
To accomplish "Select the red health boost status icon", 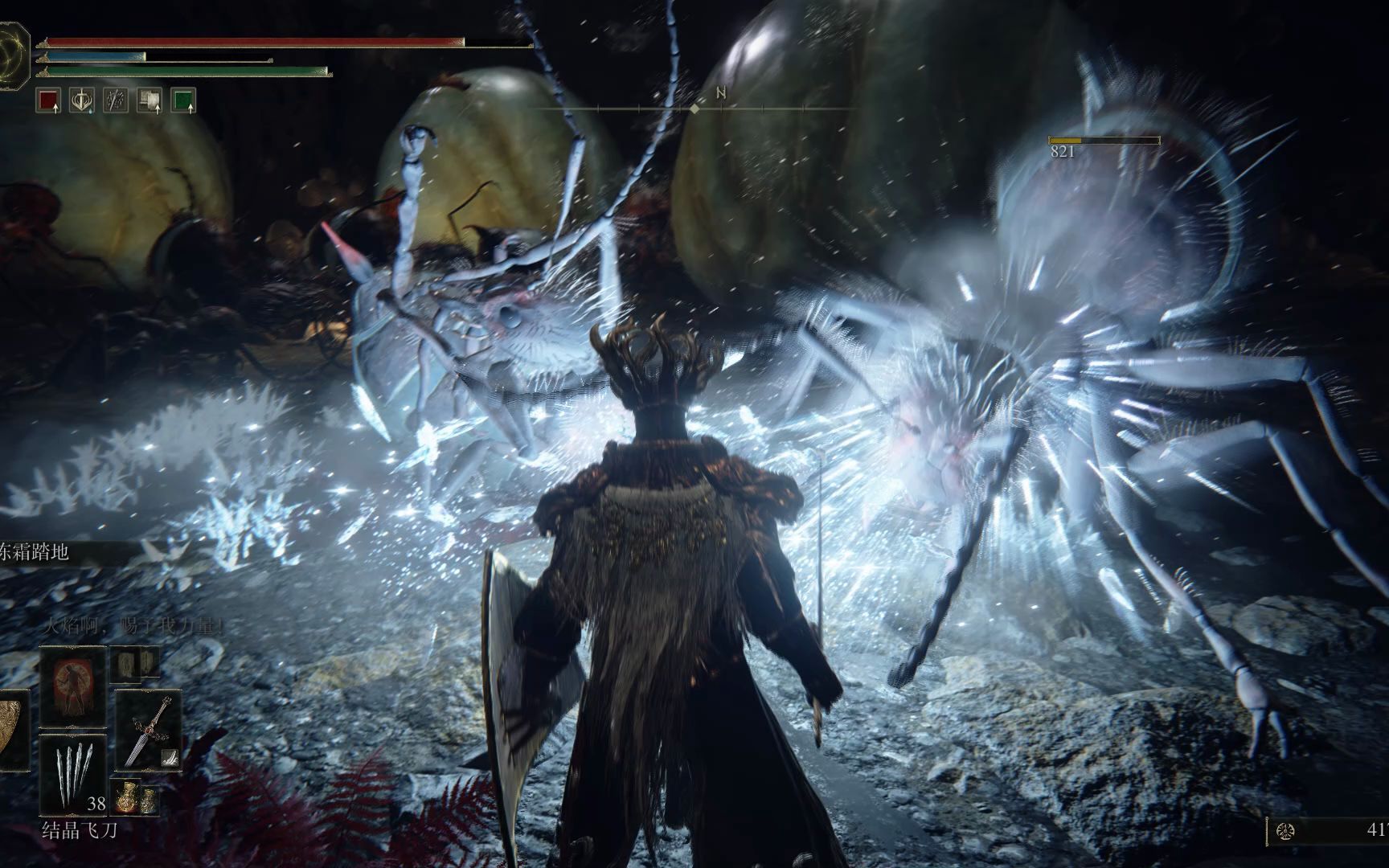I will pos(48,100).
